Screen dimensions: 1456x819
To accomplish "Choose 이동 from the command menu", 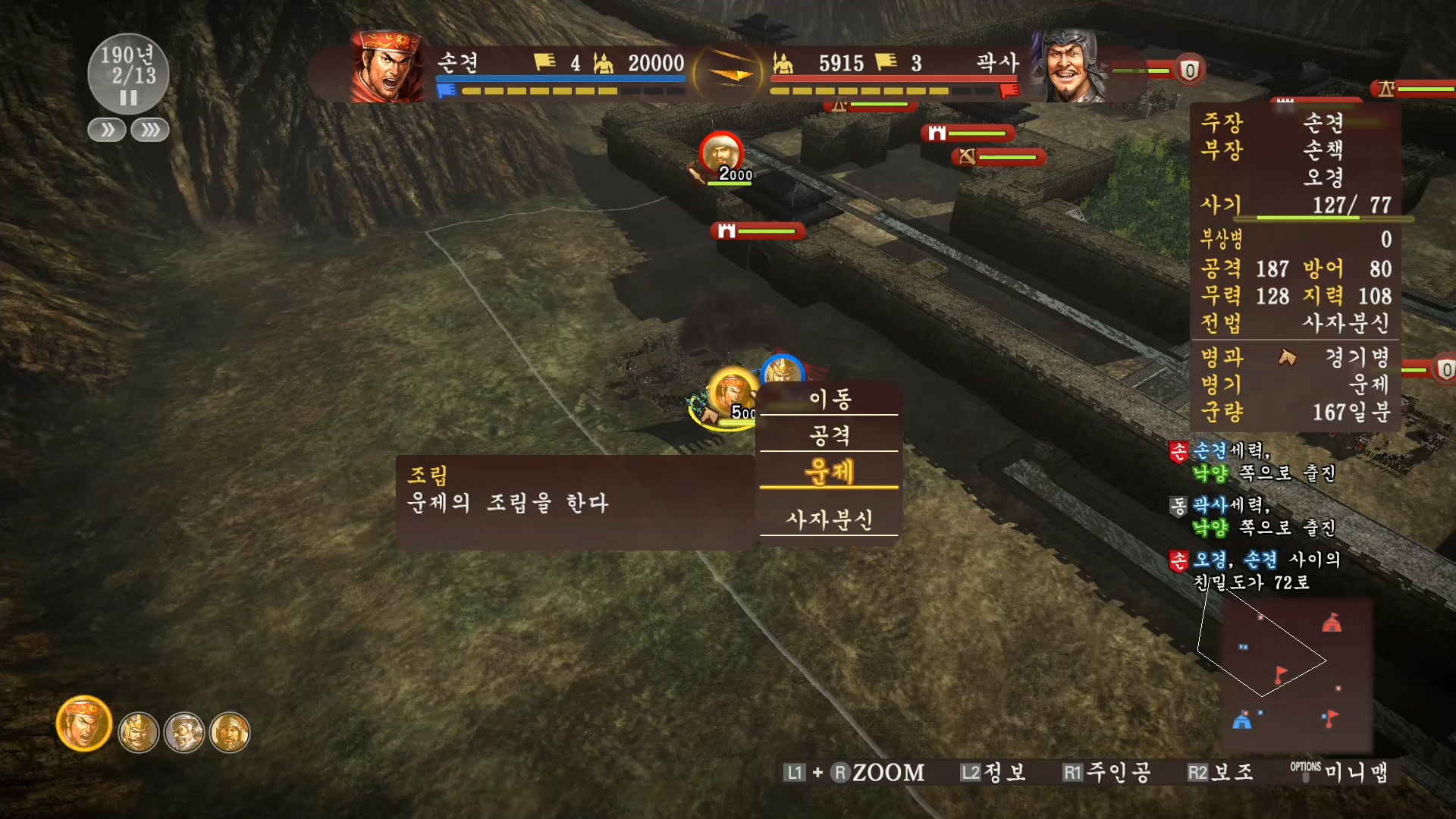I will coord(830,397).
